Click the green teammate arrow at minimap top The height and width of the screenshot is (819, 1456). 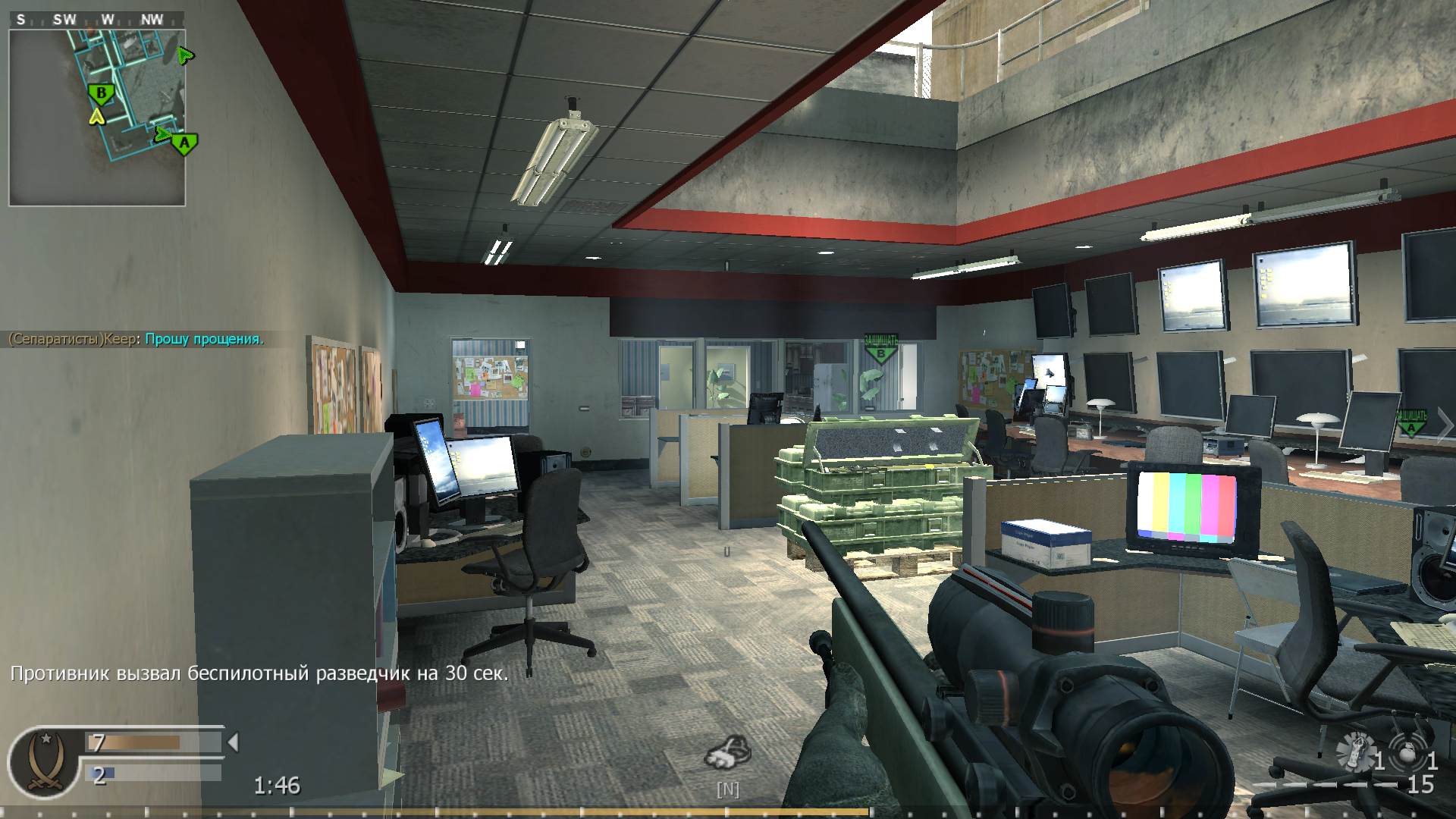coord(184,55)
